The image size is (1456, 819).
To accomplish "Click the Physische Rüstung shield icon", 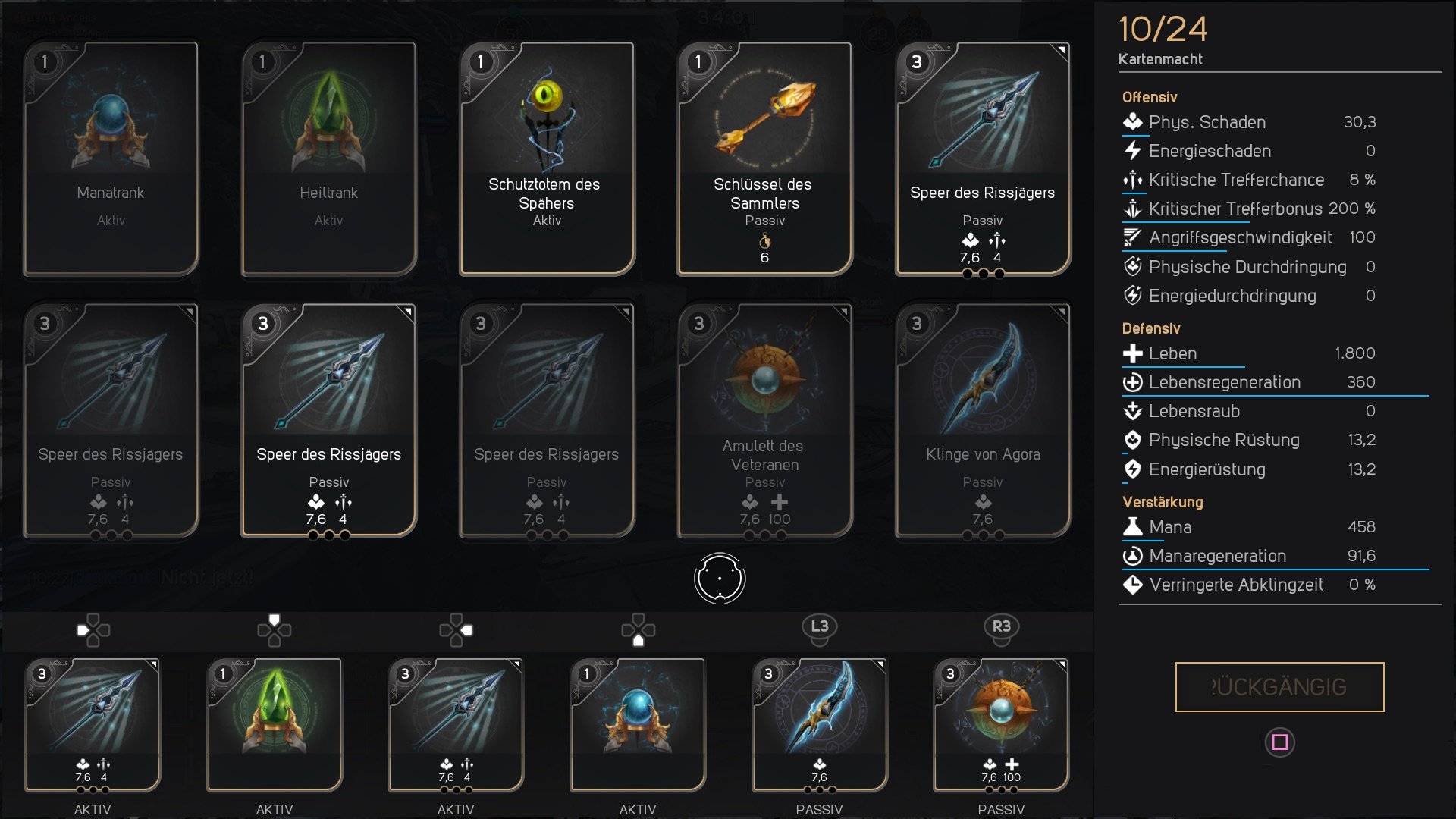I will click(x=1133, y=440).
